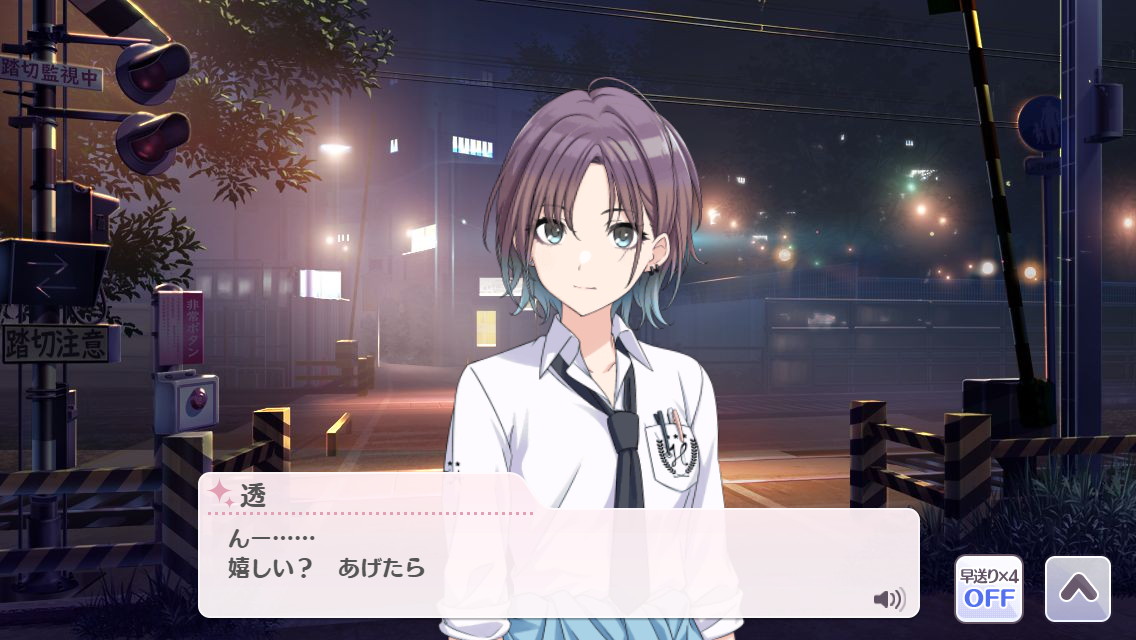Replay the voice line with the speaker icon
The height and width of the screenshot is (640, 1136).
point(888,599)
